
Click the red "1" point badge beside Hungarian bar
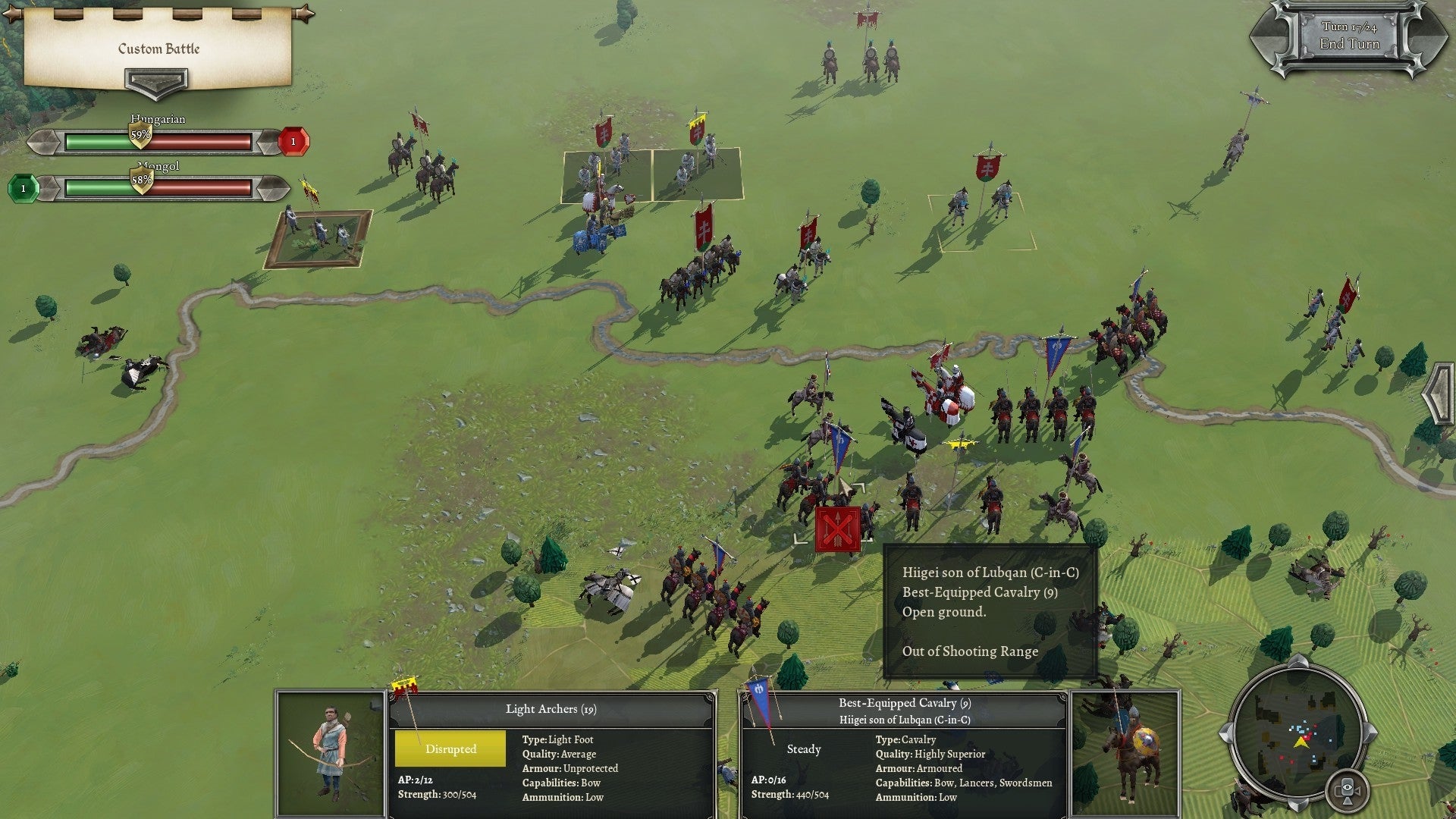[x=293, y=141]
